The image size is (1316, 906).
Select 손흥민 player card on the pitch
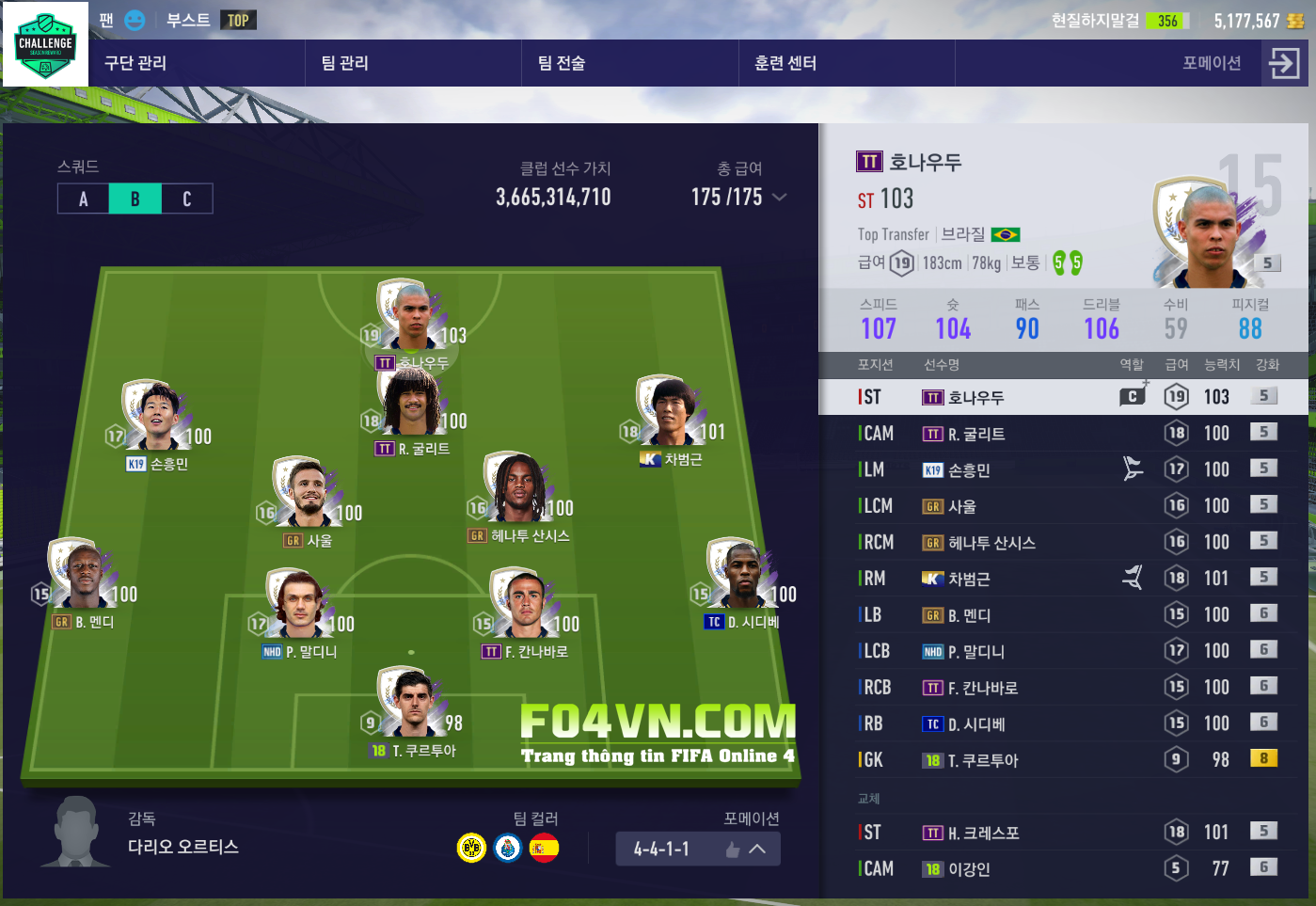[158, 419]
